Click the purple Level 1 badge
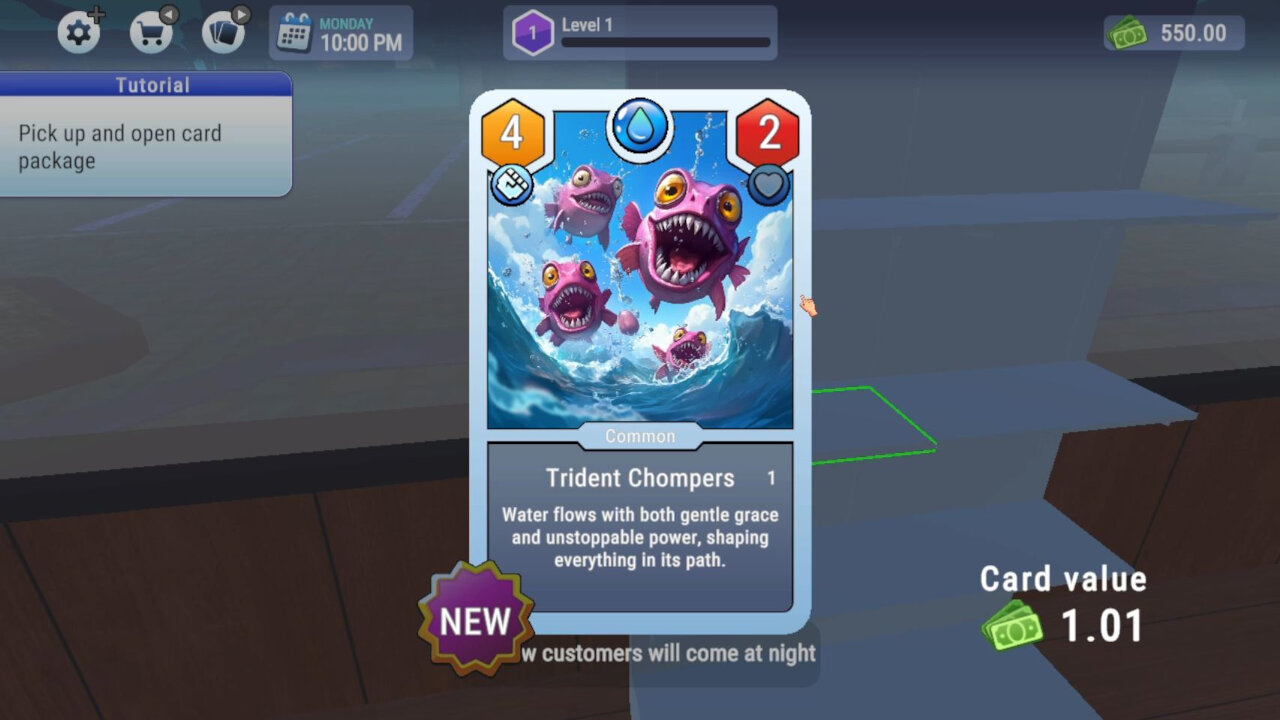 (533, 31)
